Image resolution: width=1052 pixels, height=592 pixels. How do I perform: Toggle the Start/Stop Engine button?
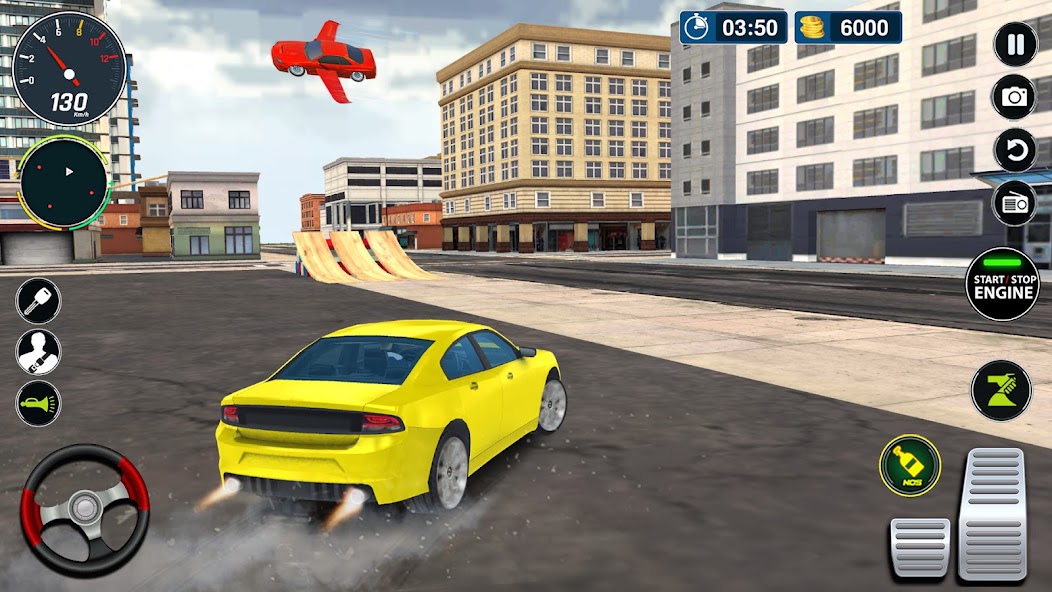[x=1002, y=284]
